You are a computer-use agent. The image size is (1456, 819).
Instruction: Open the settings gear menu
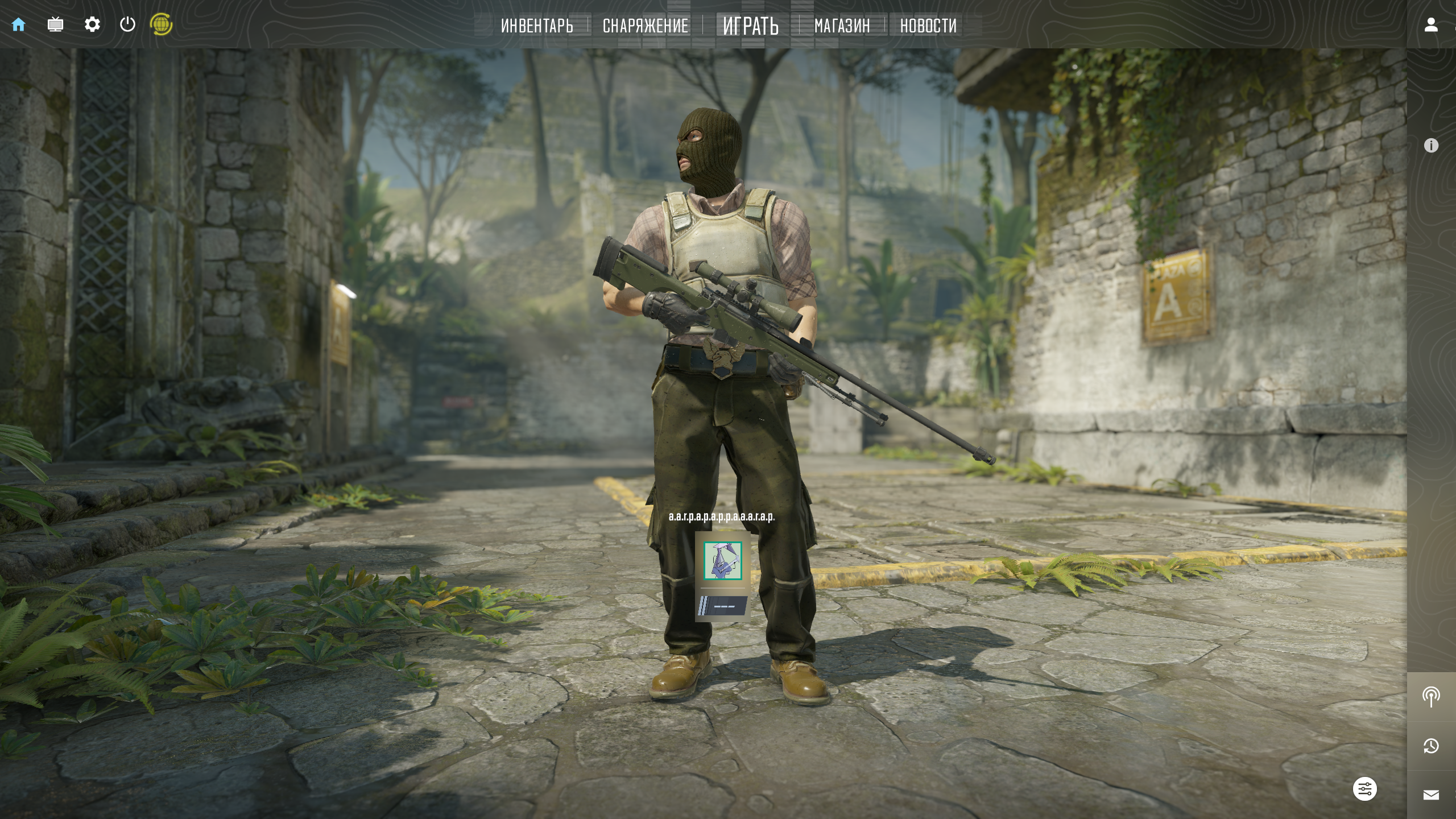click(92, 24)
